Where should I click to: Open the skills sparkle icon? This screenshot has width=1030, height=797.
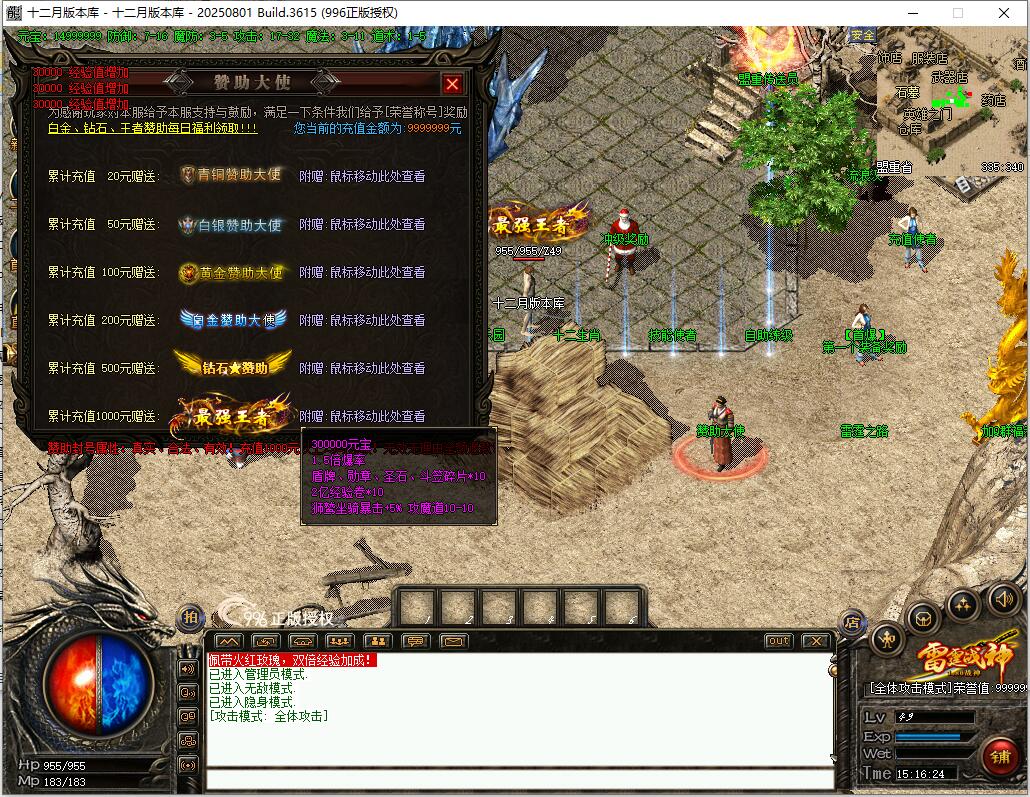coord(963,604)
